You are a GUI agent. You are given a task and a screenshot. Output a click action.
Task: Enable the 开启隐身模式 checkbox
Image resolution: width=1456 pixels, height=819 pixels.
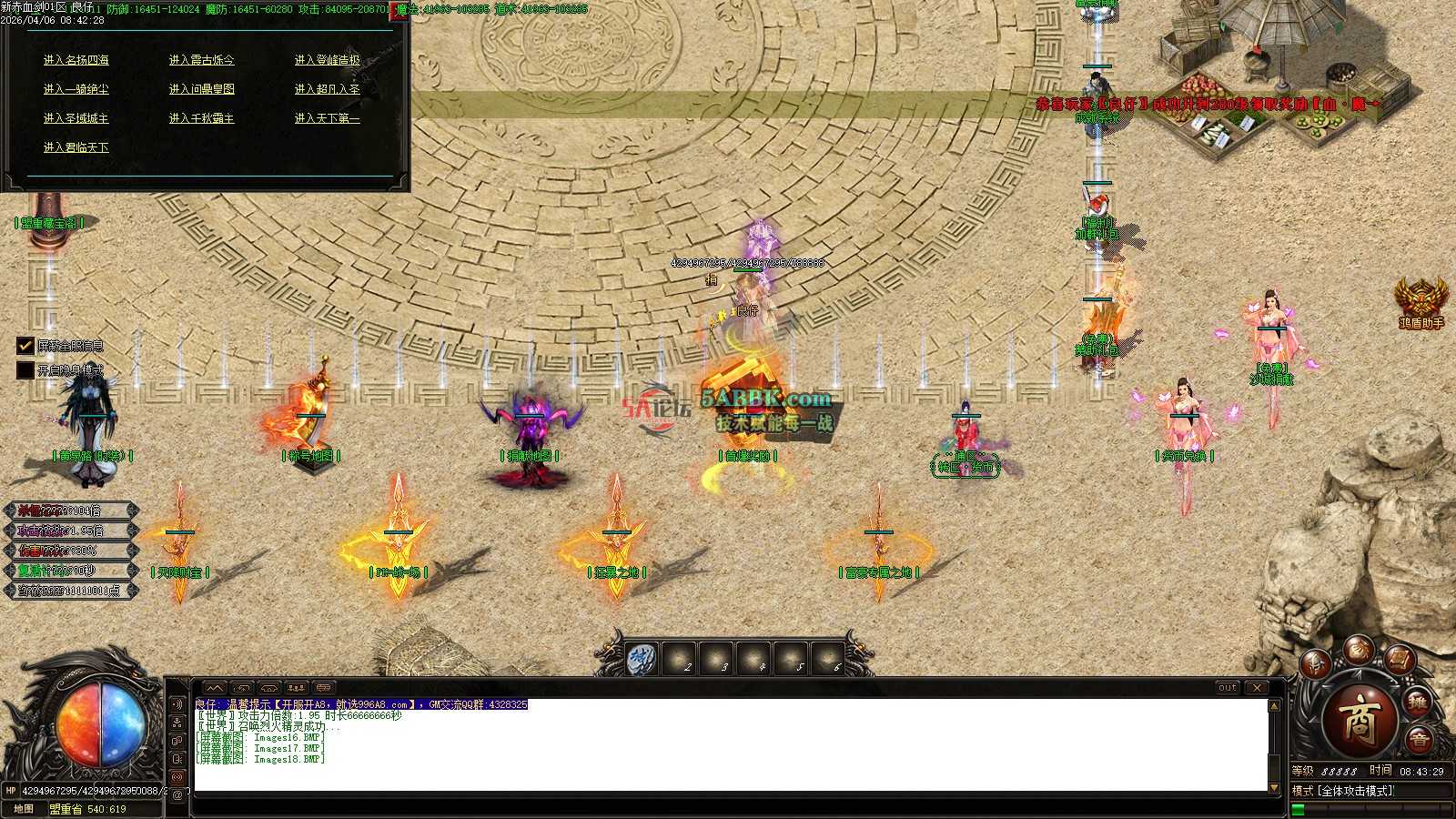pyautogui.click(x=25, y=370)
